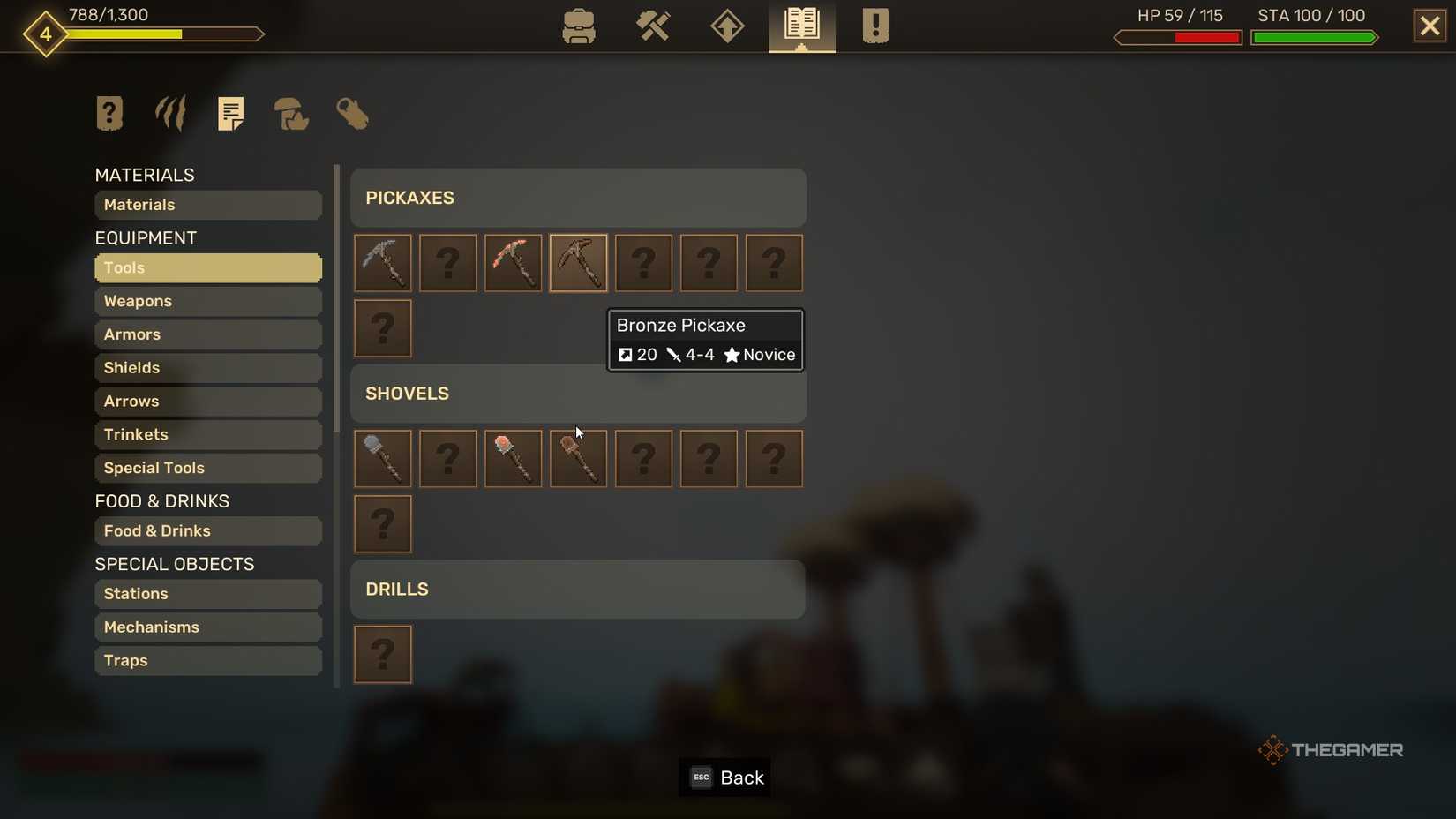Select the stone shovel under Shovels
The height and width of the screenshot is (819, 1456).
[382, 458]
